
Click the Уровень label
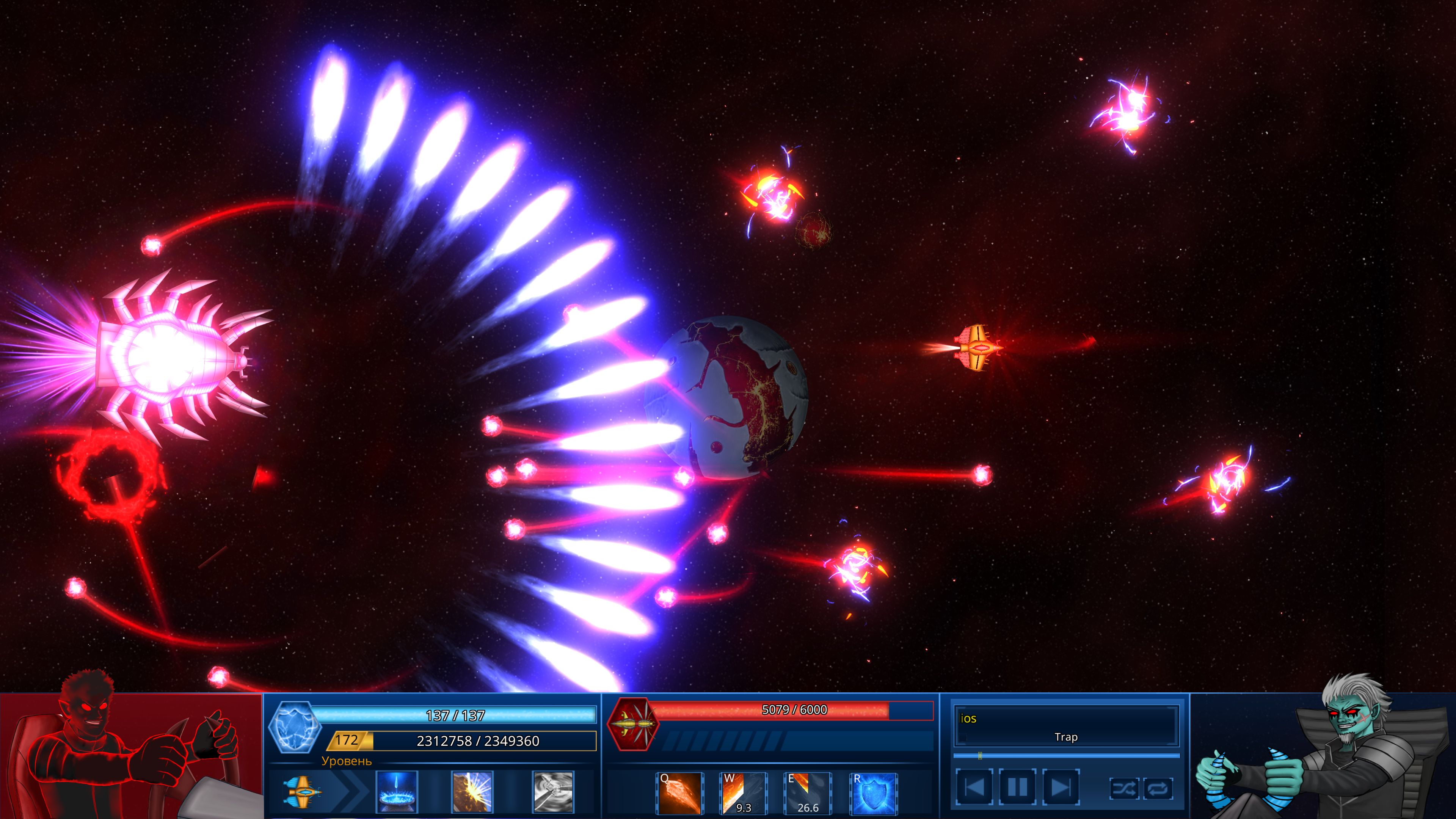[347, 762]
